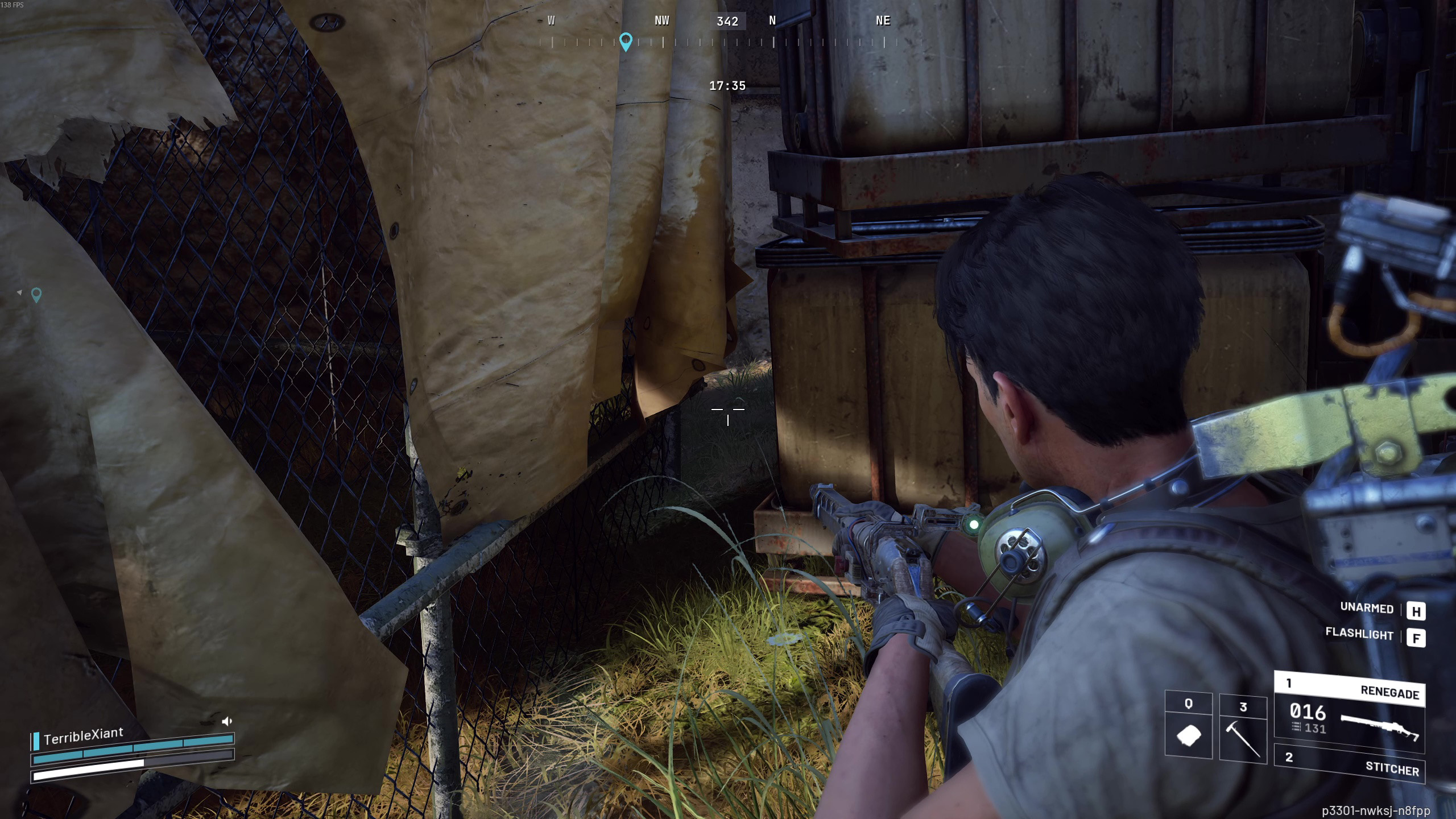Select the off-screen waypoint marker at left
Viewport: 1456px width, 819px height.
36,295
